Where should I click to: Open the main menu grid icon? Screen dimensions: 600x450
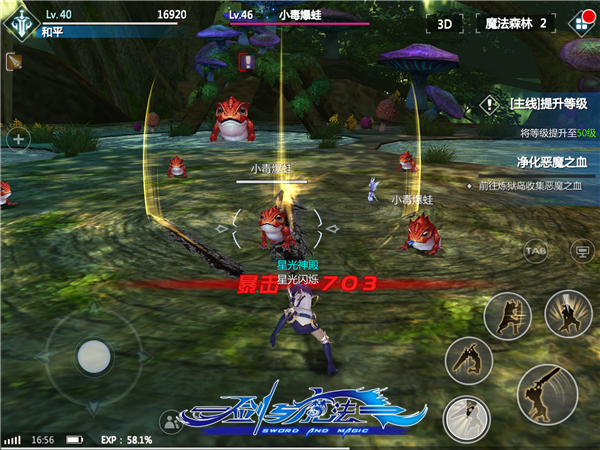[578, 22]
